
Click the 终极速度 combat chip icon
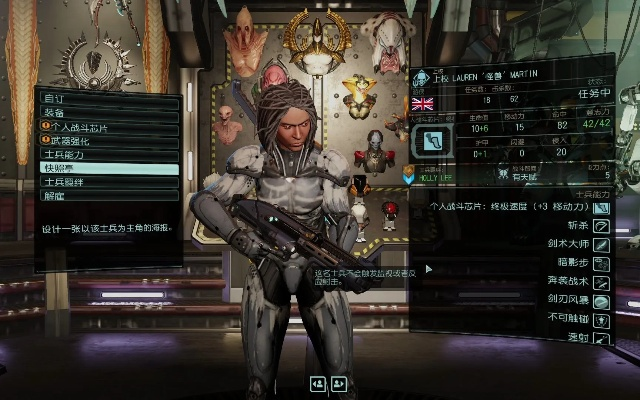point(602,208)
